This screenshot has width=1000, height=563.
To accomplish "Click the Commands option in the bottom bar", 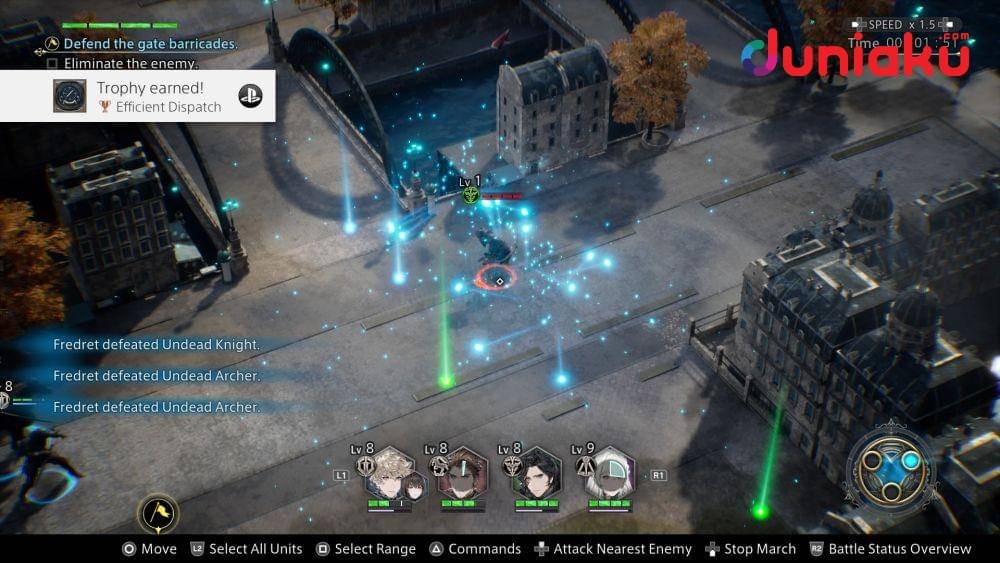I will point(475,549).
